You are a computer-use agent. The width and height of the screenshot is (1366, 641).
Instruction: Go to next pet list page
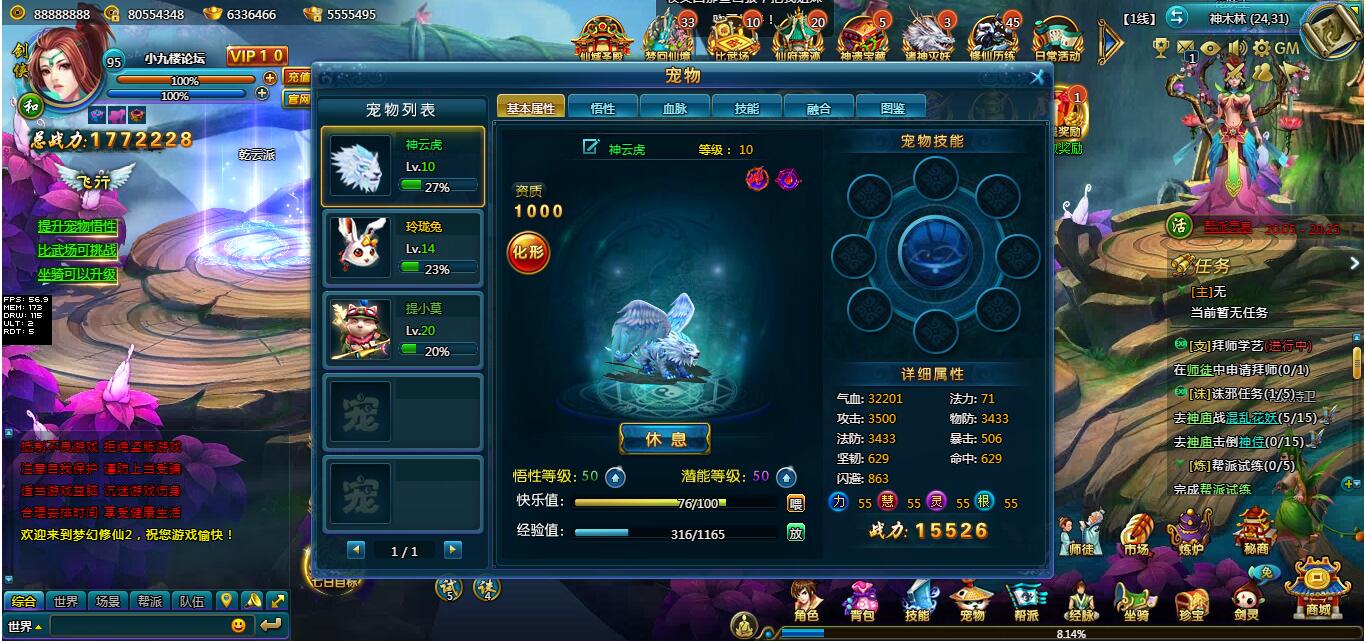tap(453, 550)
